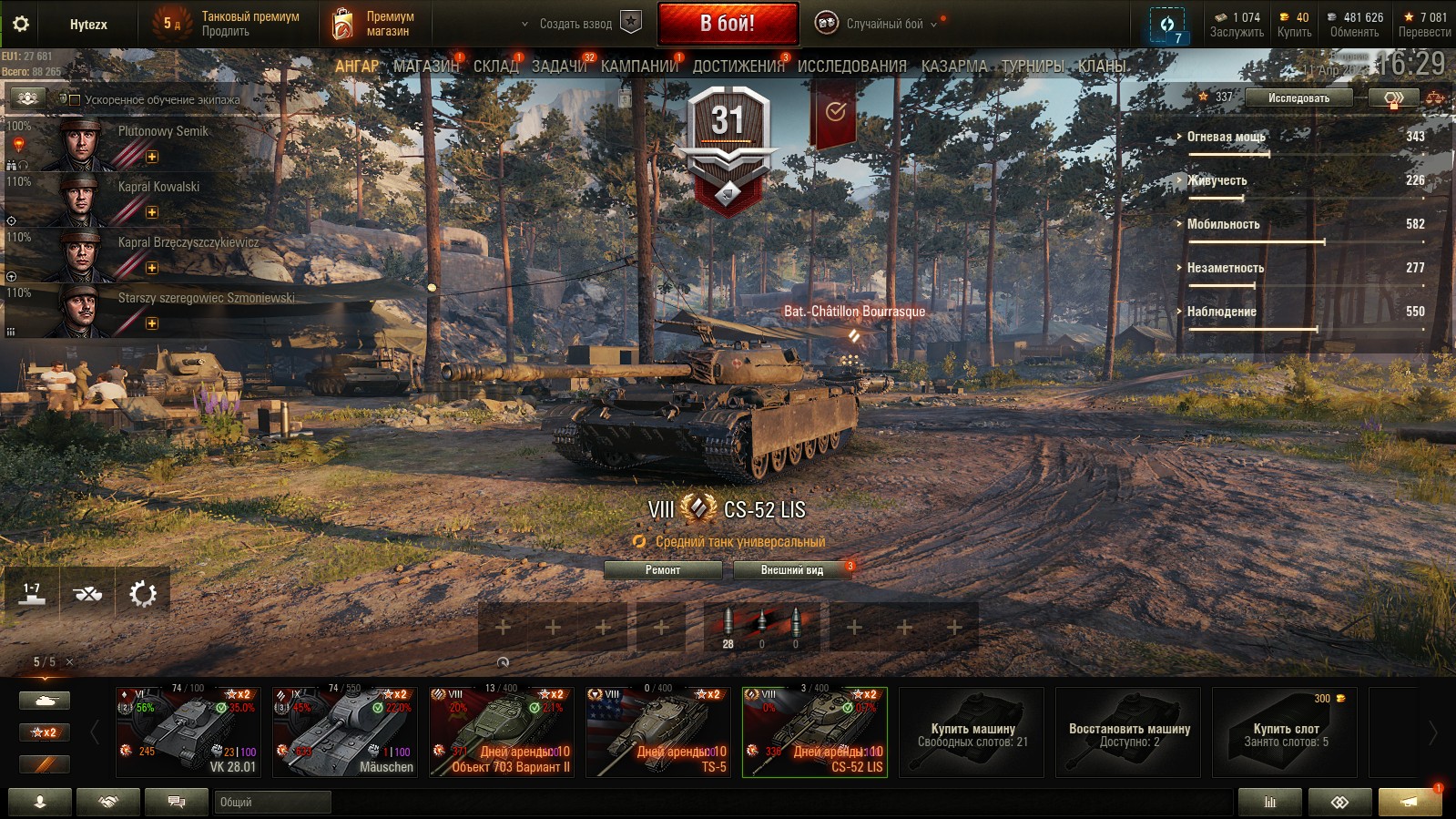1456x819 pixels.
Task: Click the Исследовать button
Action: pyautogui.click(x=1298, y=97)
